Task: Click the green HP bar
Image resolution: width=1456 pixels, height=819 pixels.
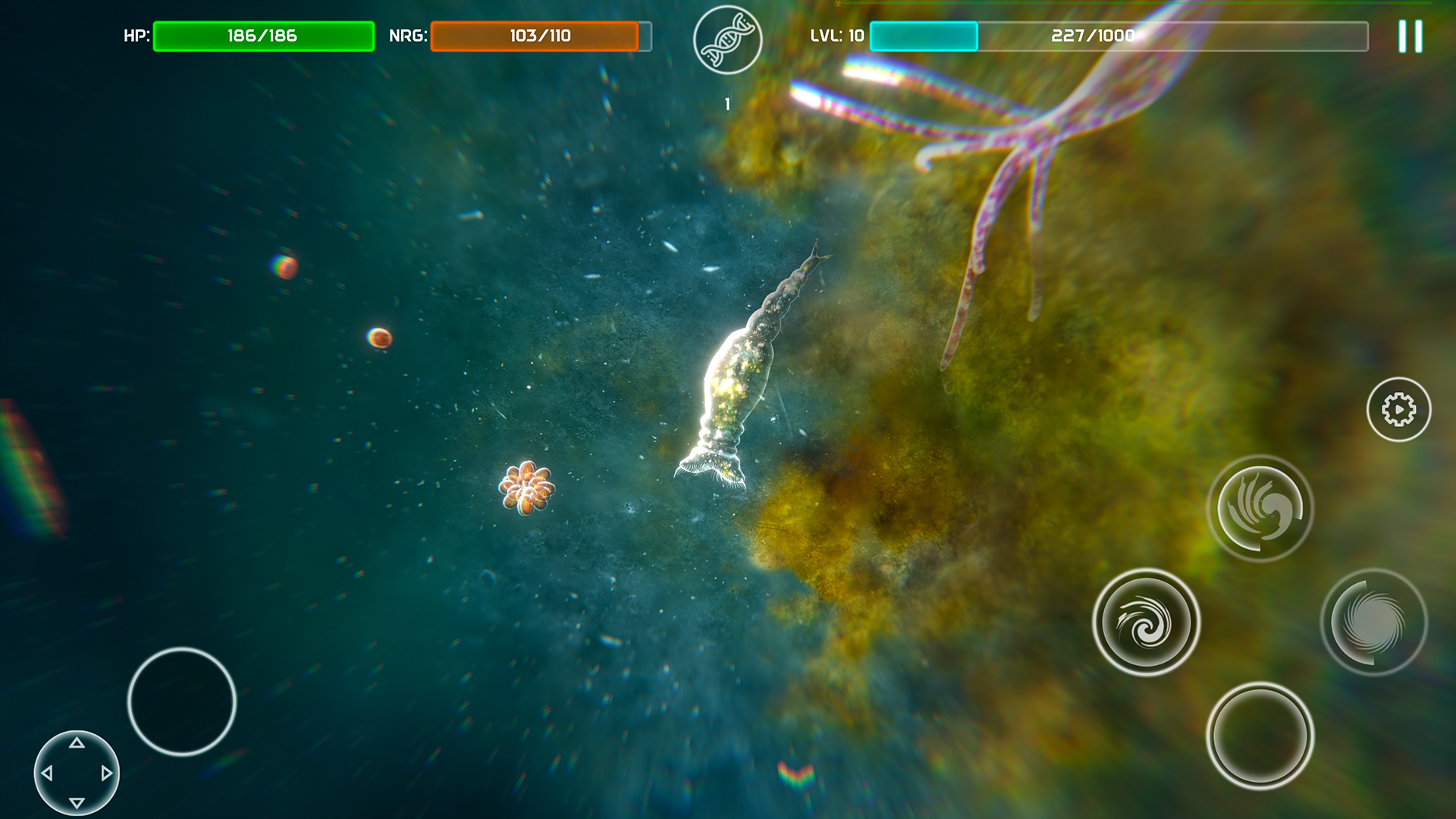Action: 263,34
